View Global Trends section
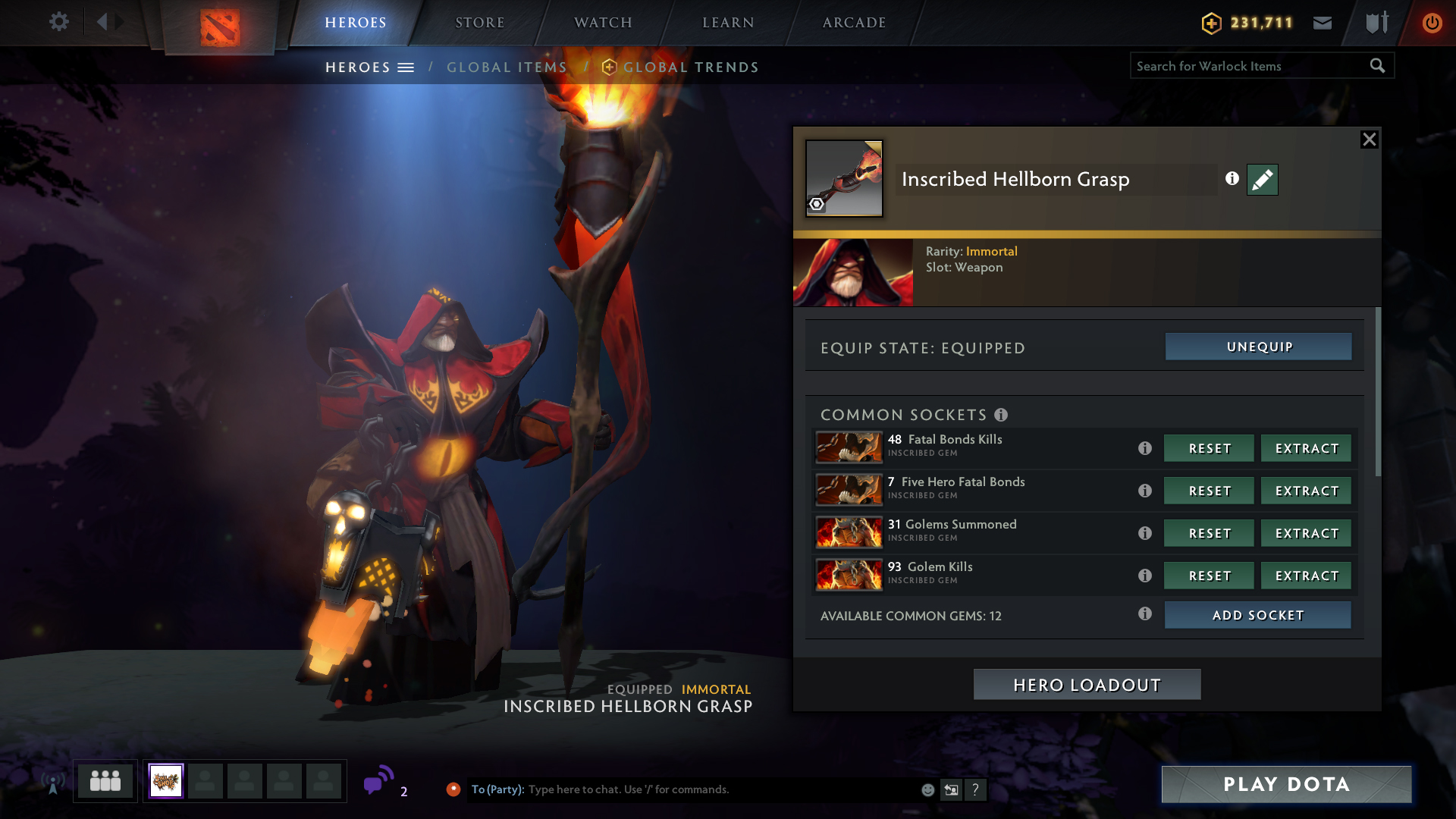1456x819 pixels. [690, 67]
